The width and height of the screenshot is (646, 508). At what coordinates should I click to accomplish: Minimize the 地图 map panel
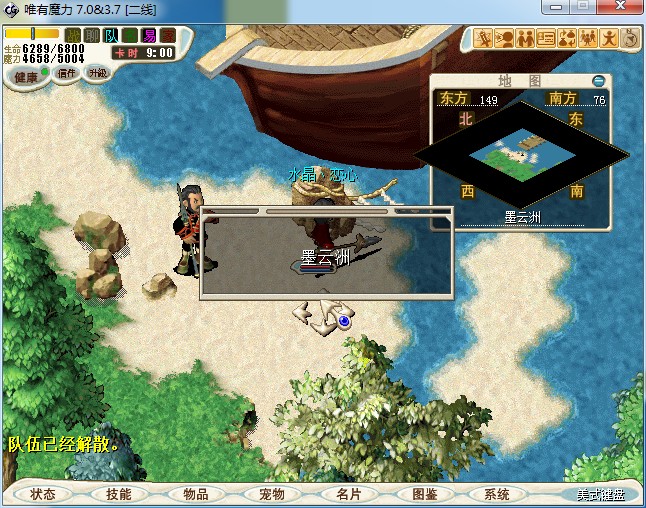coord(598,80)
